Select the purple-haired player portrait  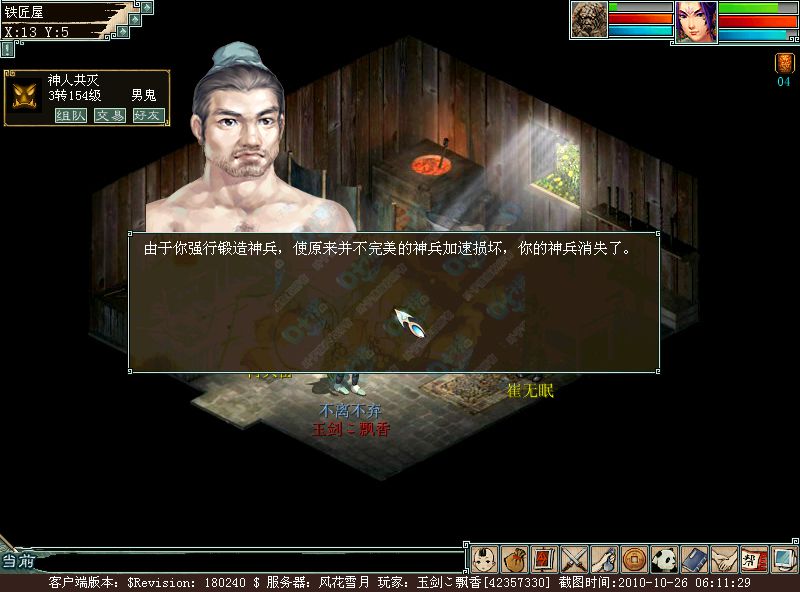click(x=696, y=20)
